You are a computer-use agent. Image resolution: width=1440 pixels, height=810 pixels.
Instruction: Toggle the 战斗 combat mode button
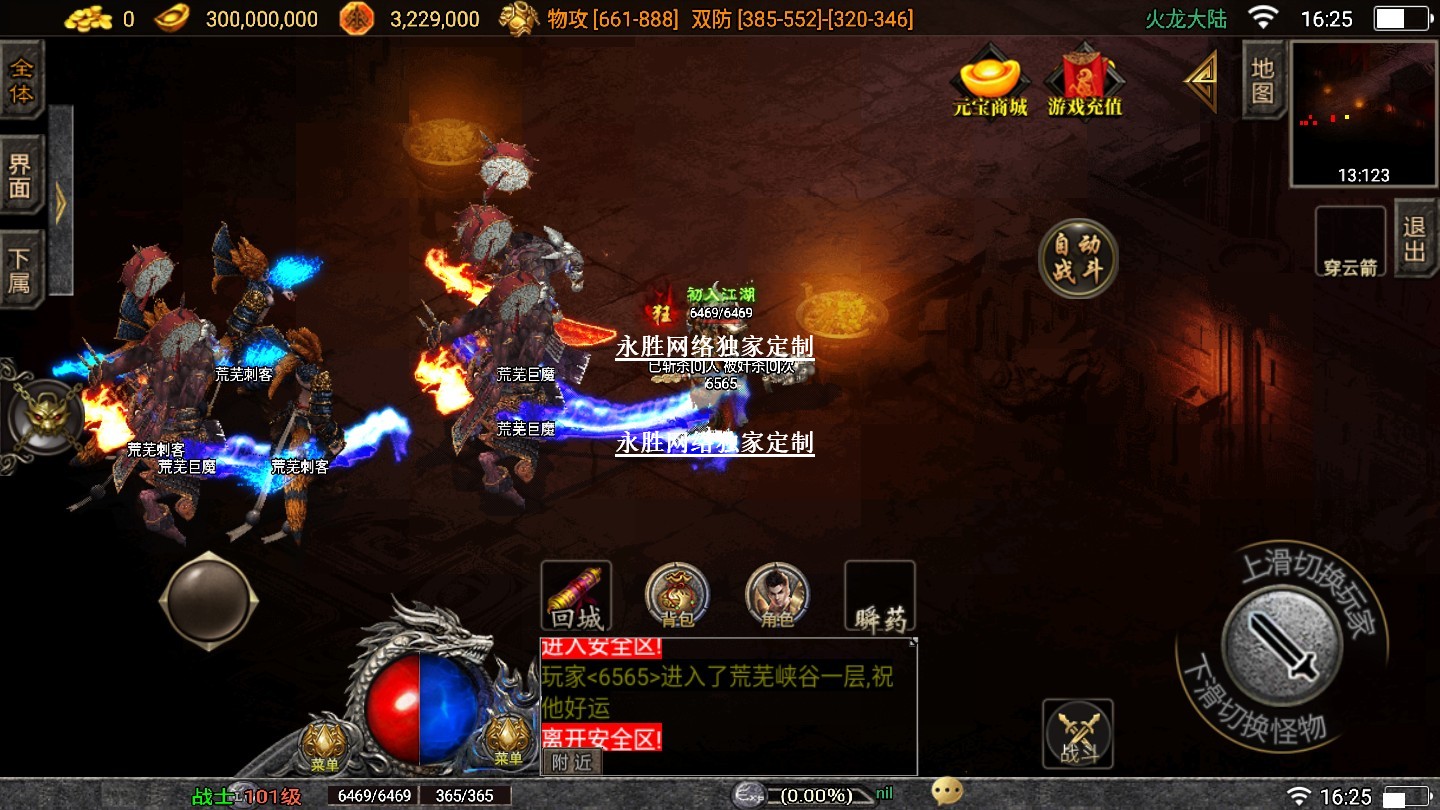1078,734
